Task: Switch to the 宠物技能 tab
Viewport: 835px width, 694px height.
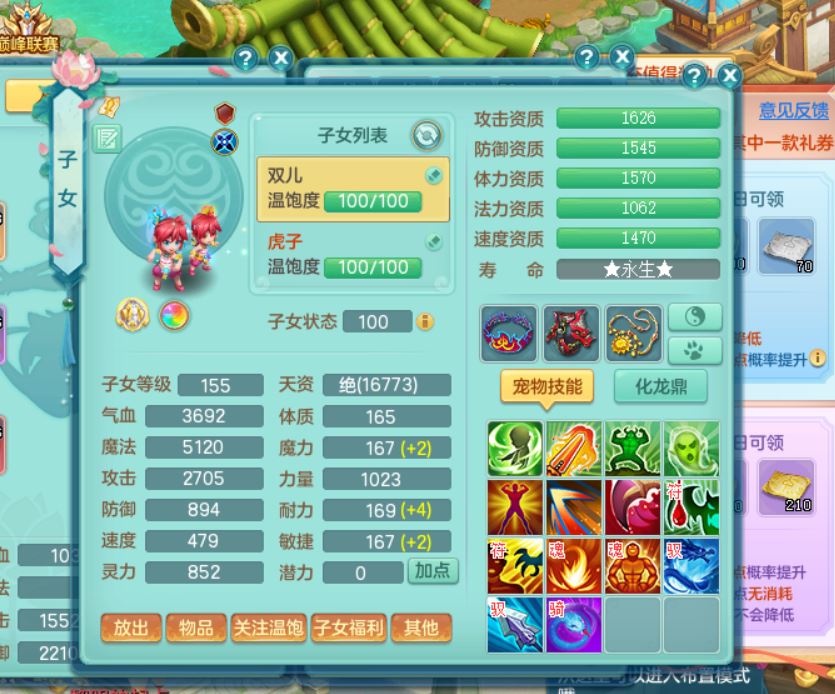Action: pos(547,386)
